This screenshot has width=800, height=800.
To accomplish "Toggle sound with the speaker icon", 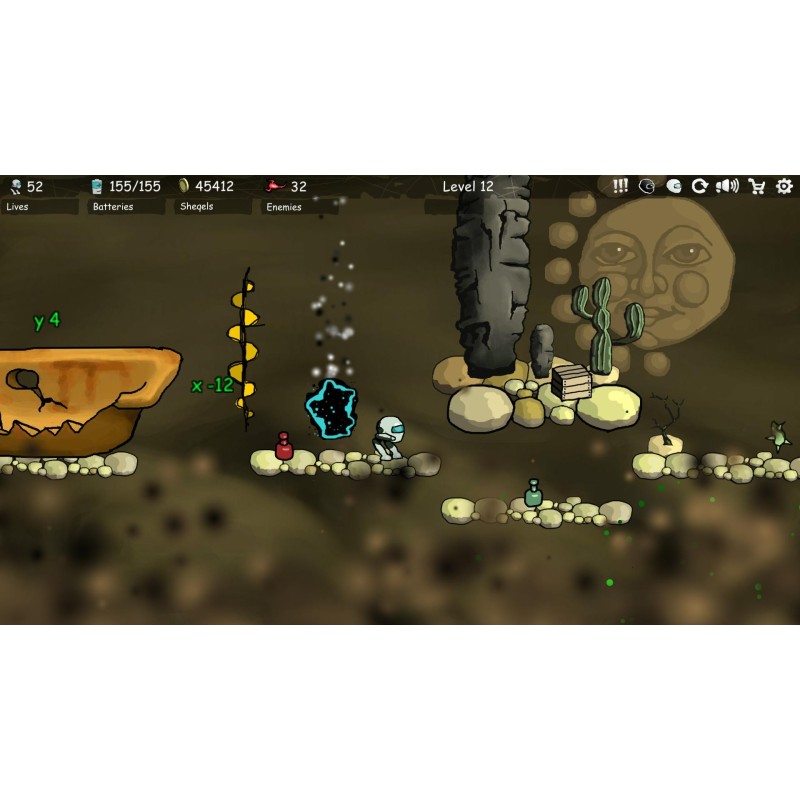I will (728, 186).
